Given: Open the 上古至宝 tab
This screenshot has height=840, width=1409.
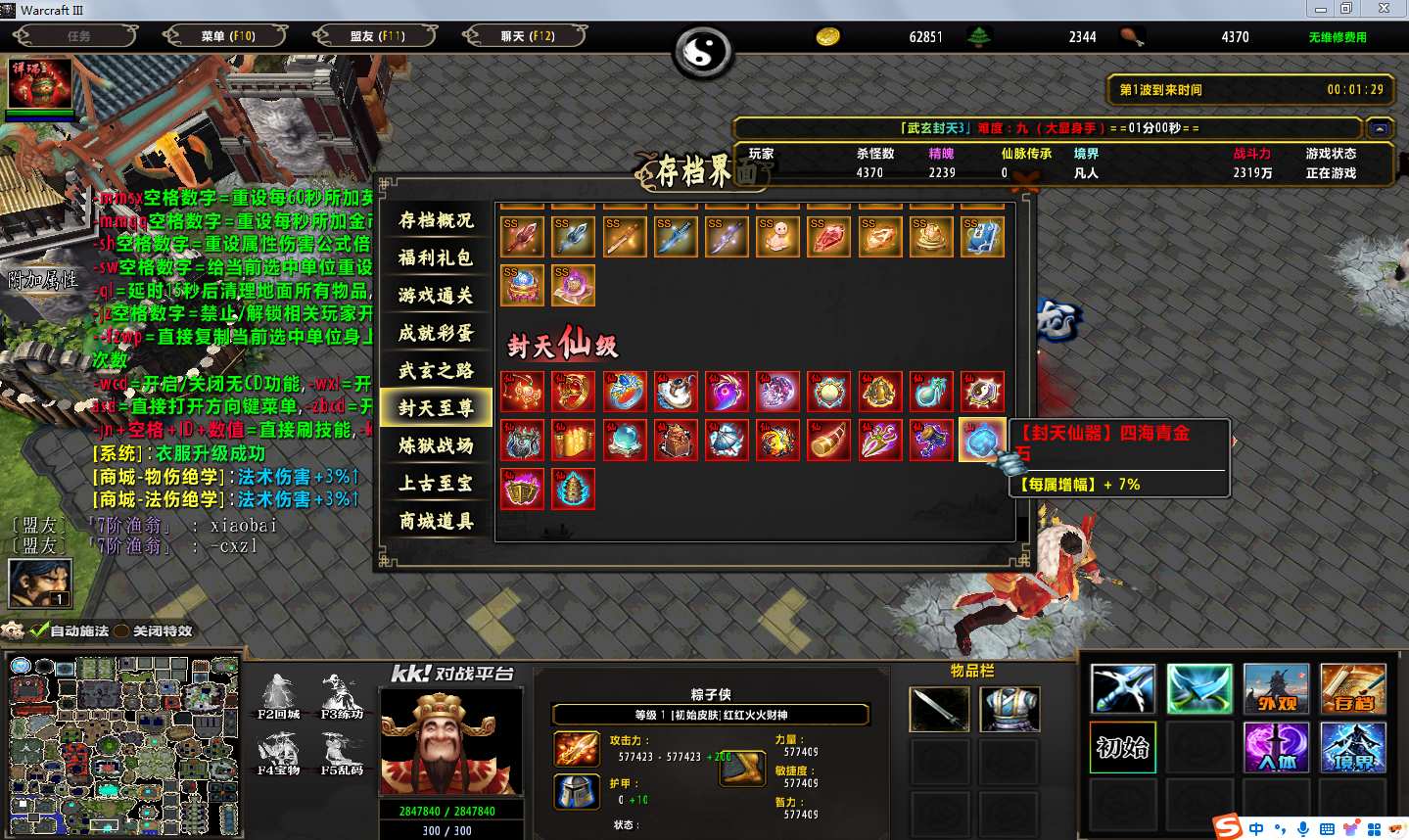Looking at the screenshot, I should pyautogui.click(x=436, y=483).
